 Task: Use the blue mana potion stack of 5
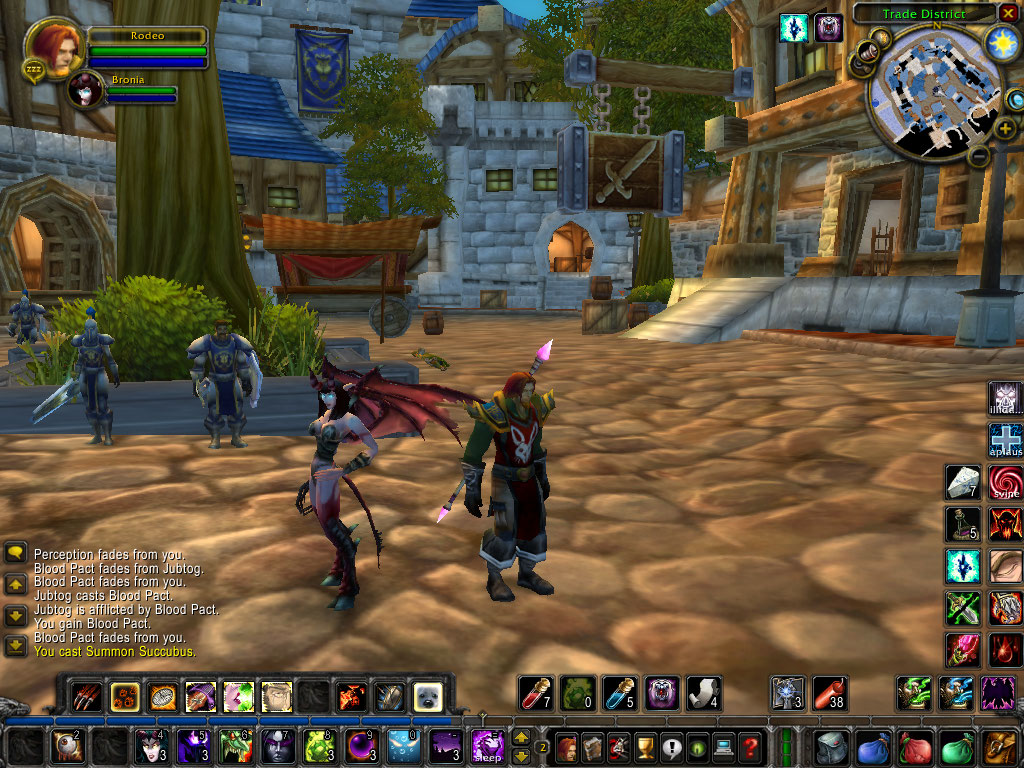click(620, 692)
